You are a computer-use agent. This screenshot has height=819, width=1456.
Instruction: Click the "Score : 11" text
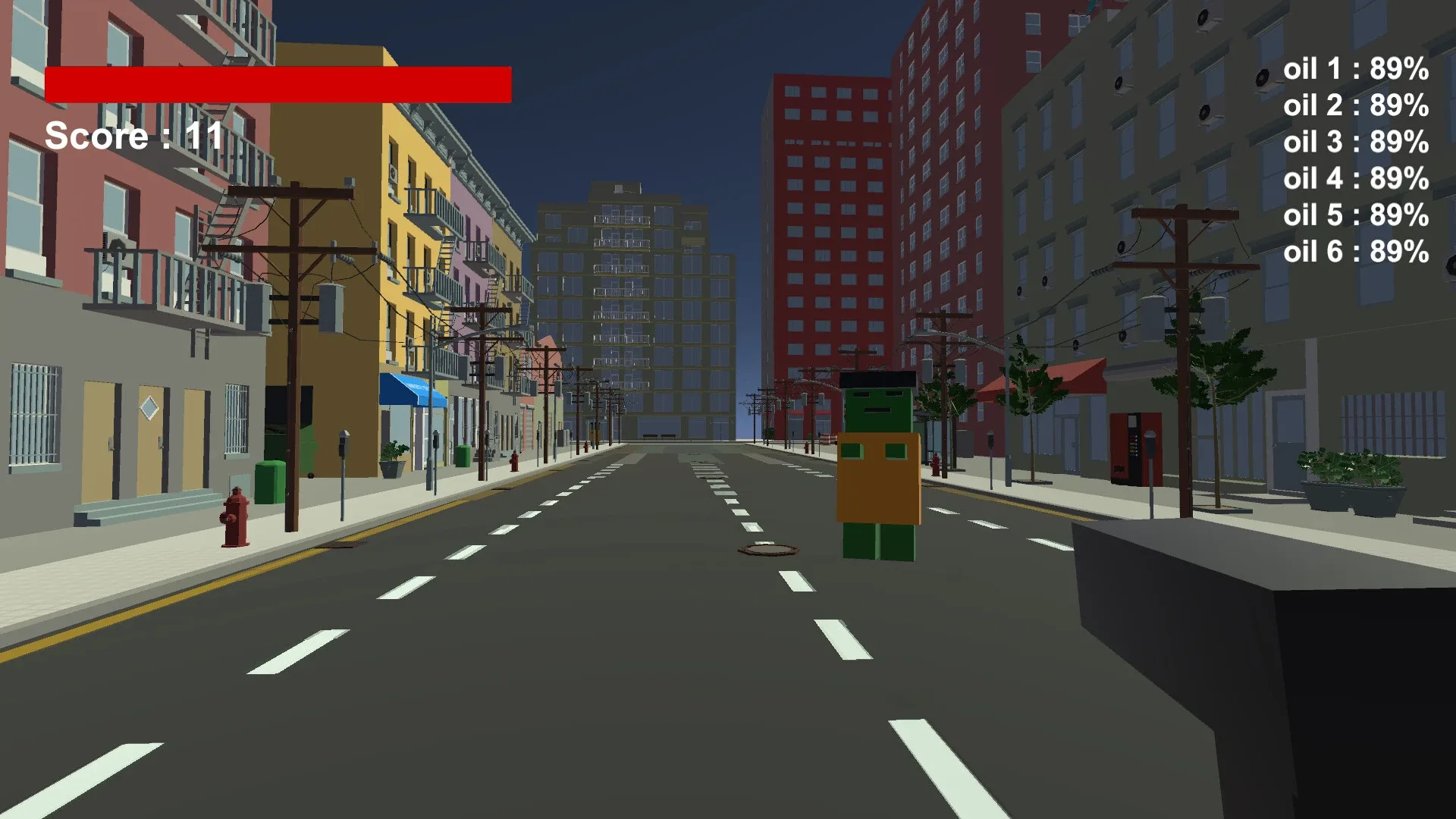click(132, 136)
